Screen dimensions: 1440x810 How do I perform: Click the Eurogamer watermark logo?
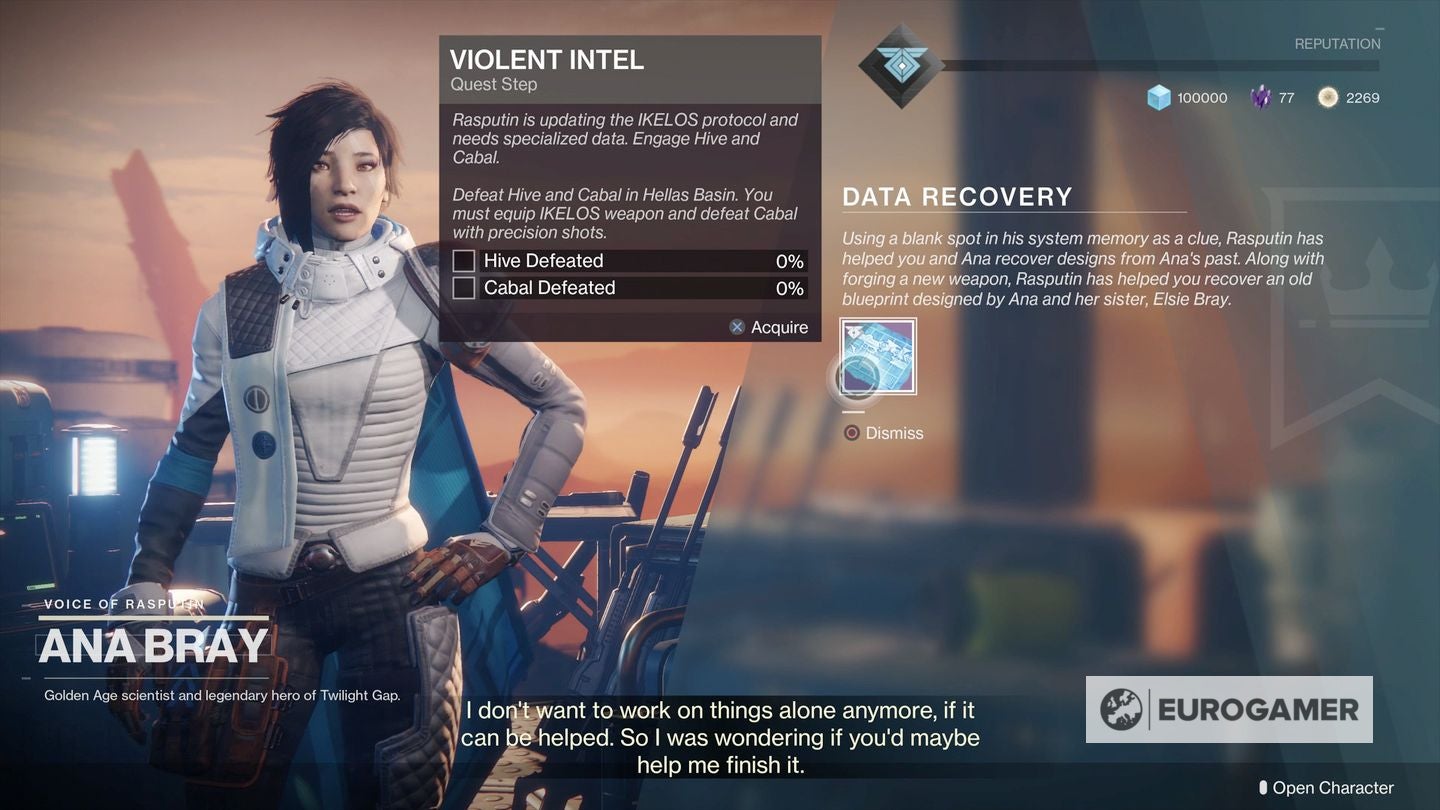tap(1229, 709)
